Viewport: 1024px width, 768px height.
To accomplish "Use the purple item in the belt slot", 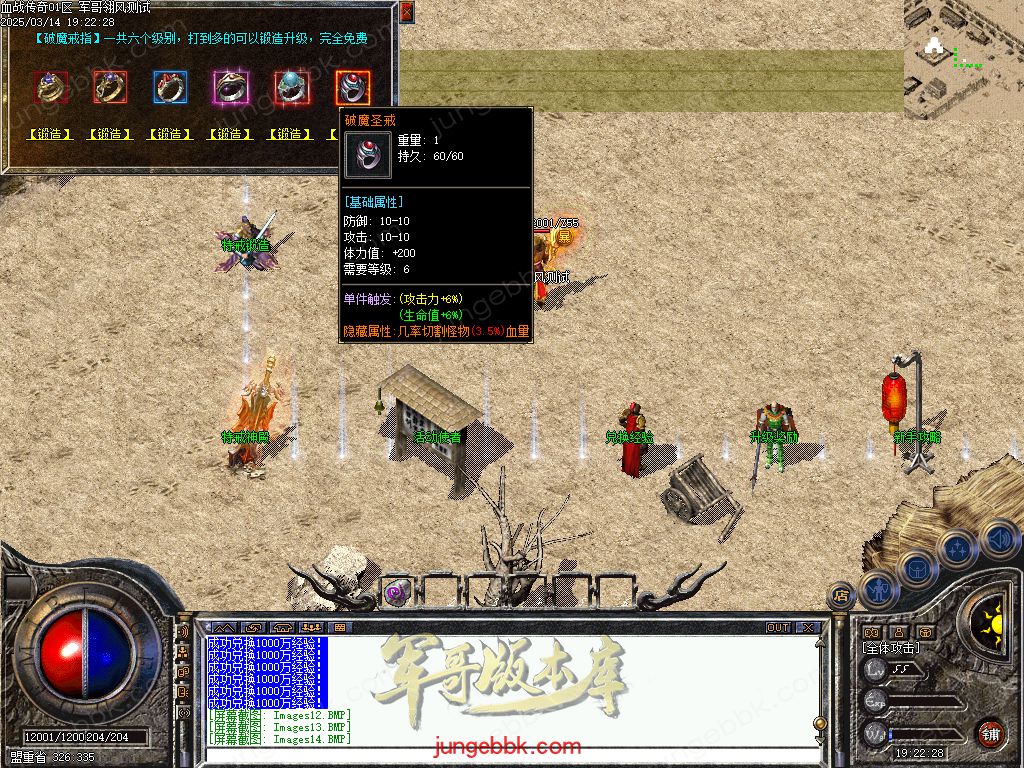I will 395,591.
